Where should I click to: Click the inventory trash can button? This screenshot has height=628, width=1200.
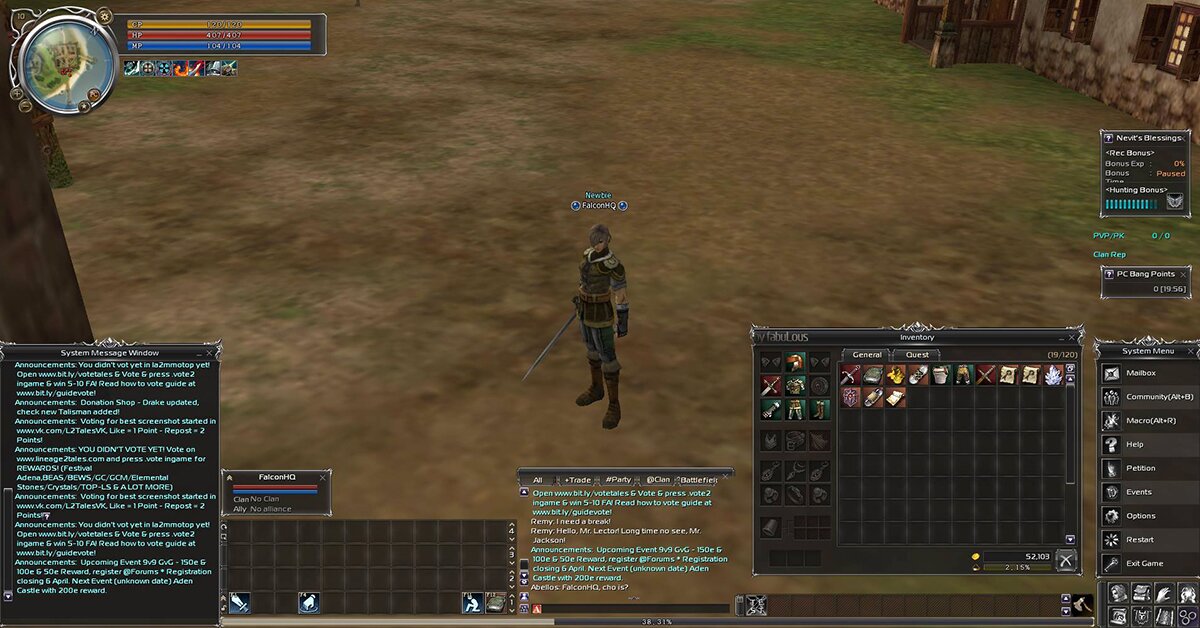(x=1067, y=560)
